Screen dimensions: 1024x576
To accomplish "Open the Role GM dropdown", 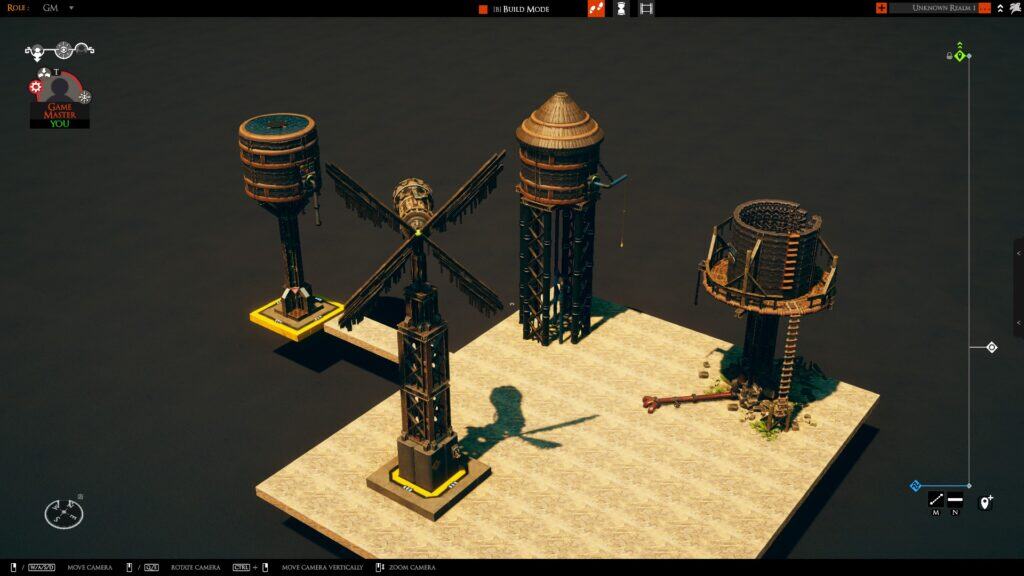I will click(71, 8).
